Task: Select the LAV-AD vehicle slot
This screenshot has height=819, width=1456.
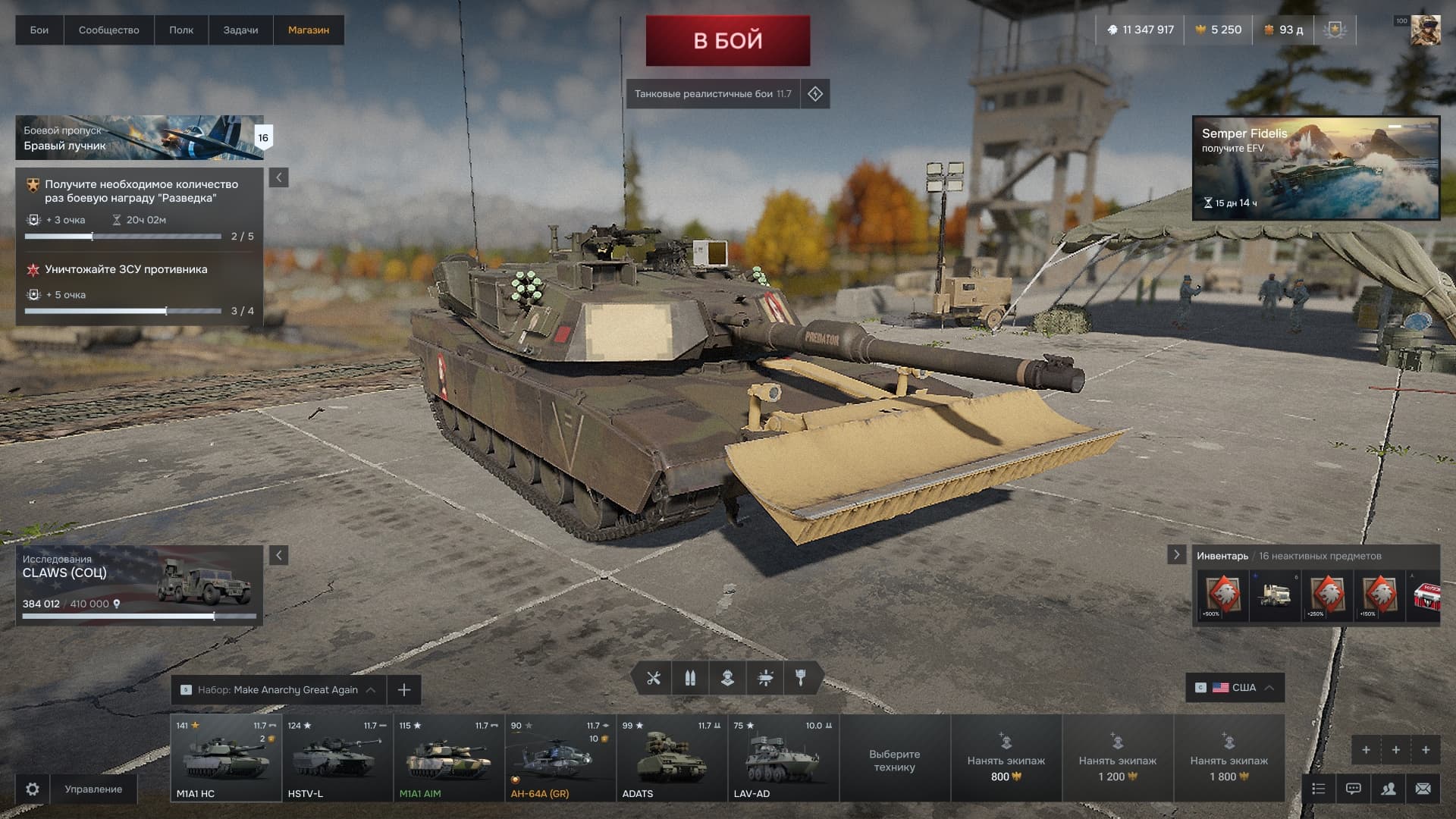Action: click(x=783, y=758)
